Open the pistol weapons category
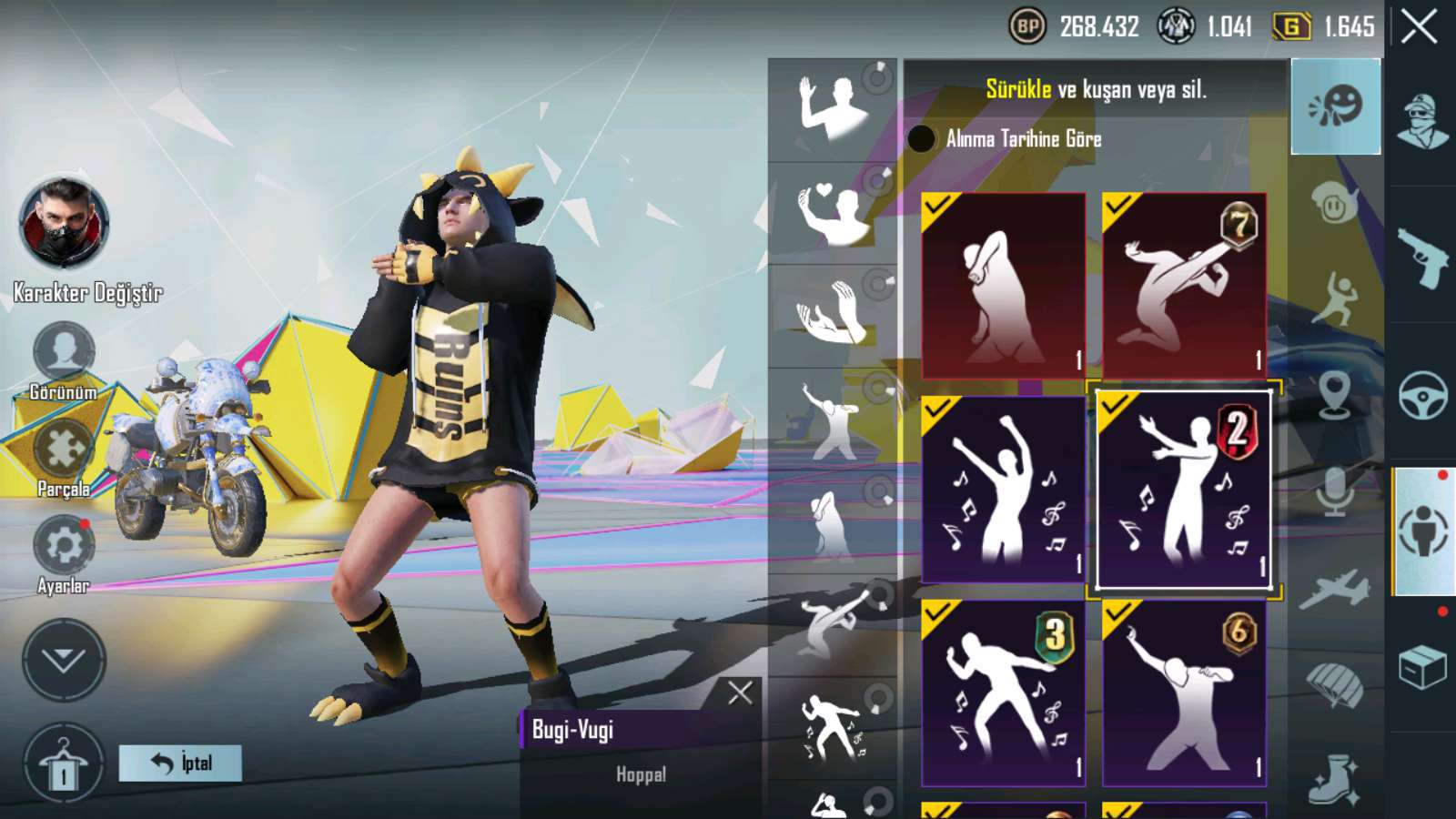The width and height of the screenshot is (1456, 819). (1422, 258)
